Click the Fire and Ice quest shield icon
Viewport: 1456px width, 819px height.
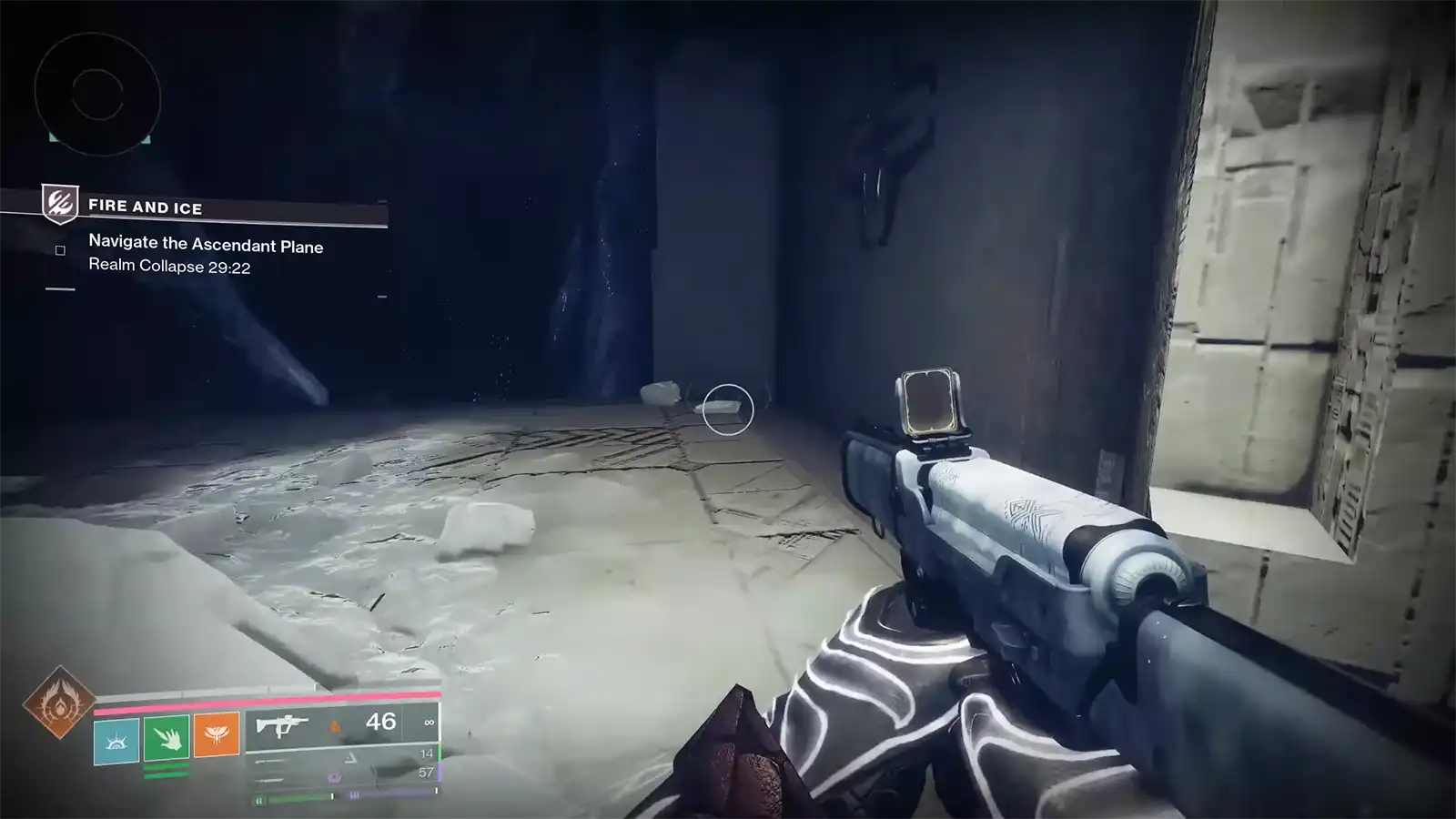pyautogui.click(x=59, y=206)
